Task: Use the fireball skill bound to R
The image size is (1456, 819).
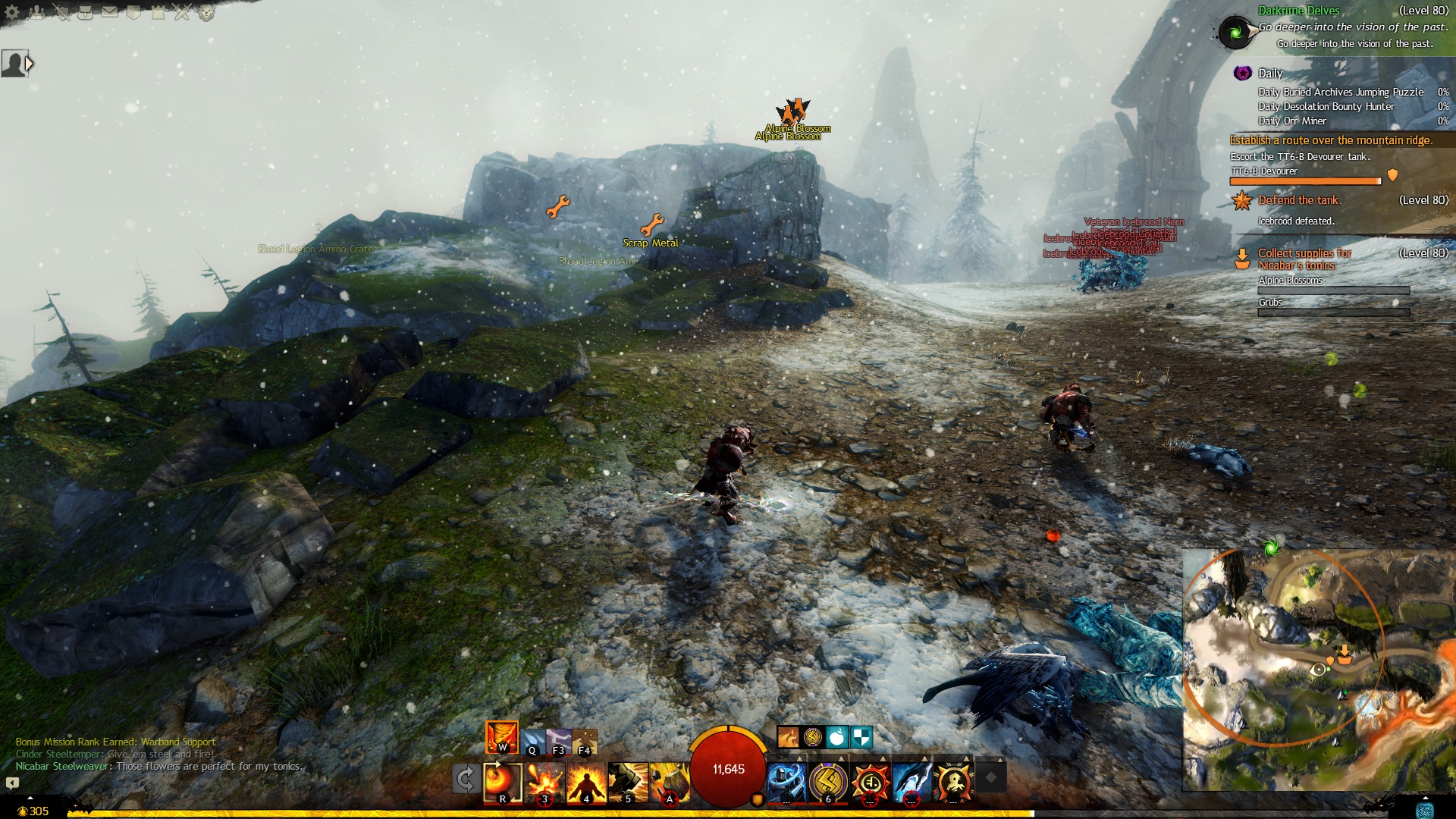Action: [x=503, y=782]
